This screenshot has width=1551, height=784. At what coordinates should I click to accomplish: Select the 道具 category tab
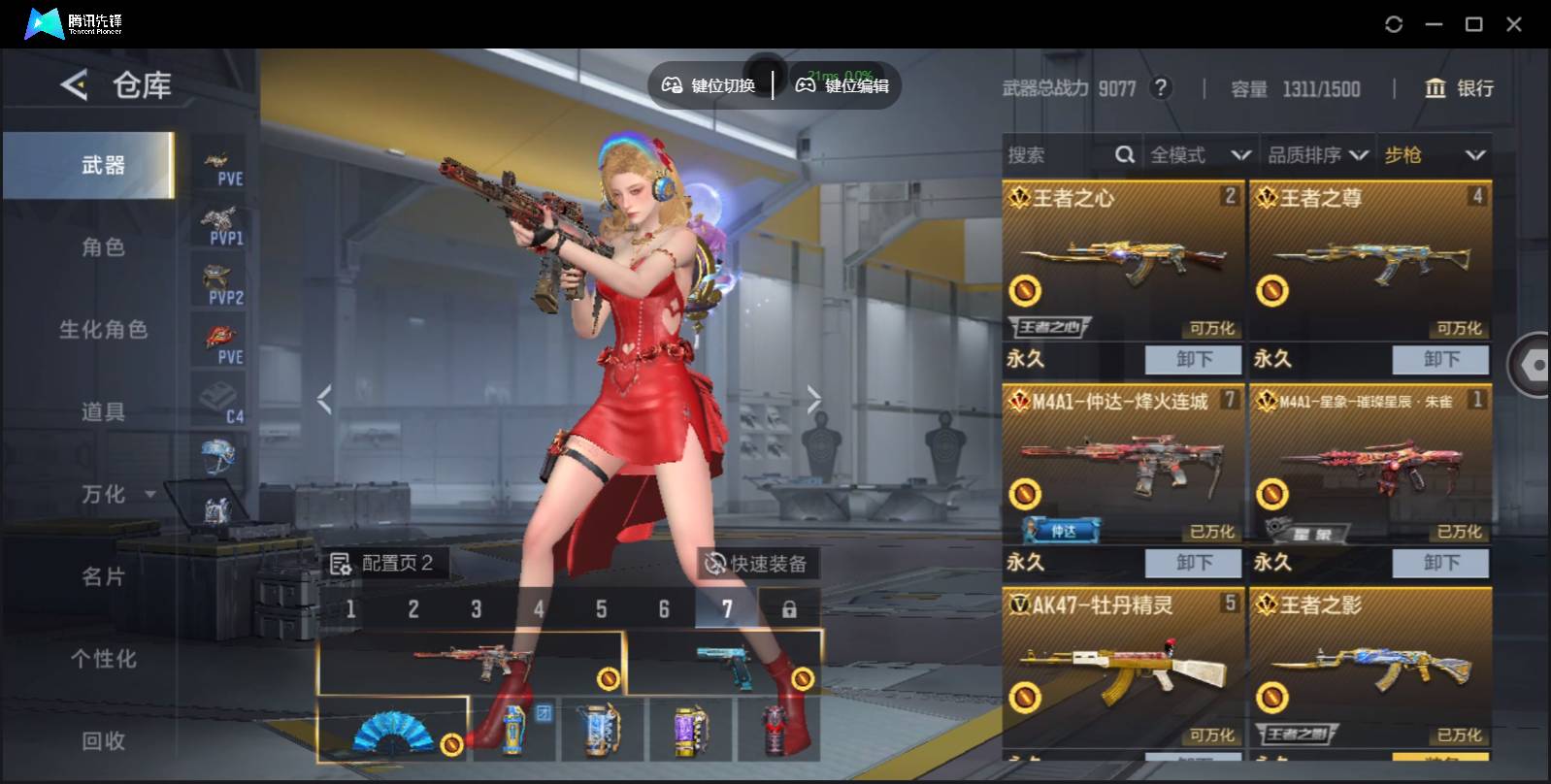103,412
